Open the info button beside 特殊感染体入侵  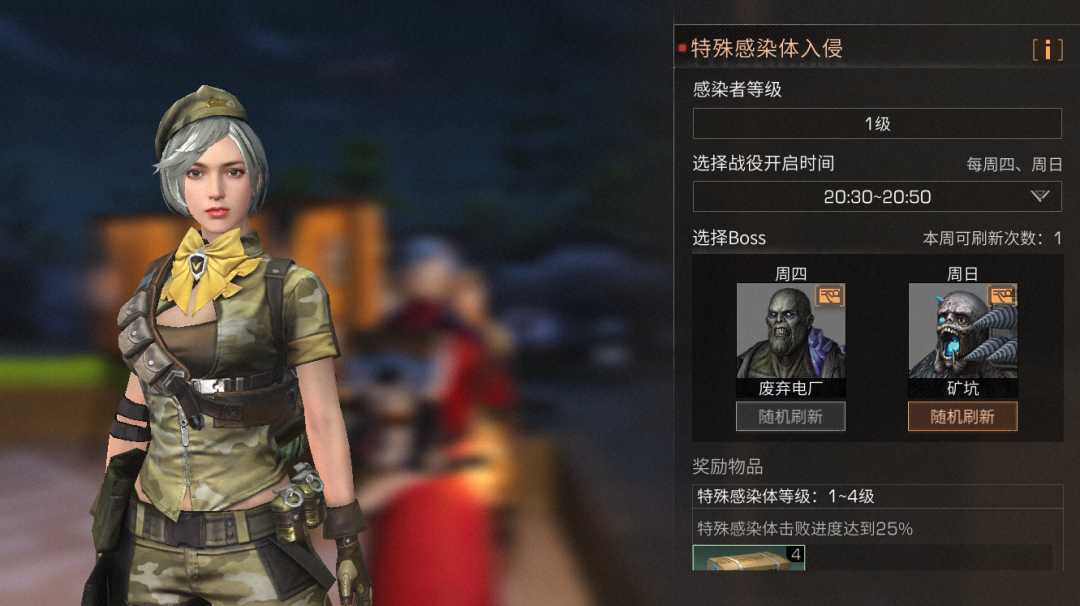[1047, 49]
